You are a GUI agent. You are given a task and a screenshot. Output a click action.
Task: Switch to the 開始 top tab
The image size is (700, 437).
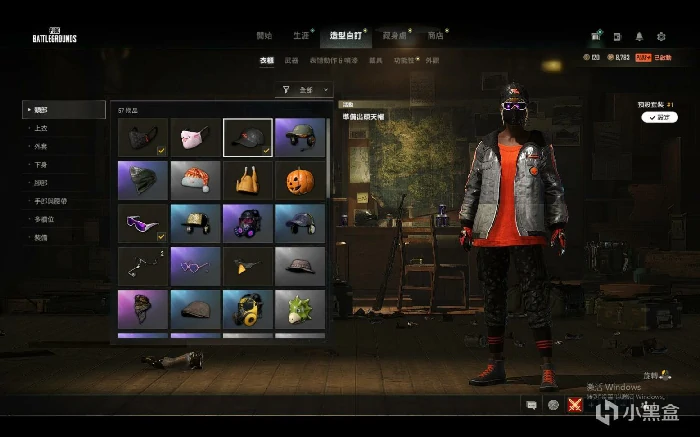pos(264,35)
